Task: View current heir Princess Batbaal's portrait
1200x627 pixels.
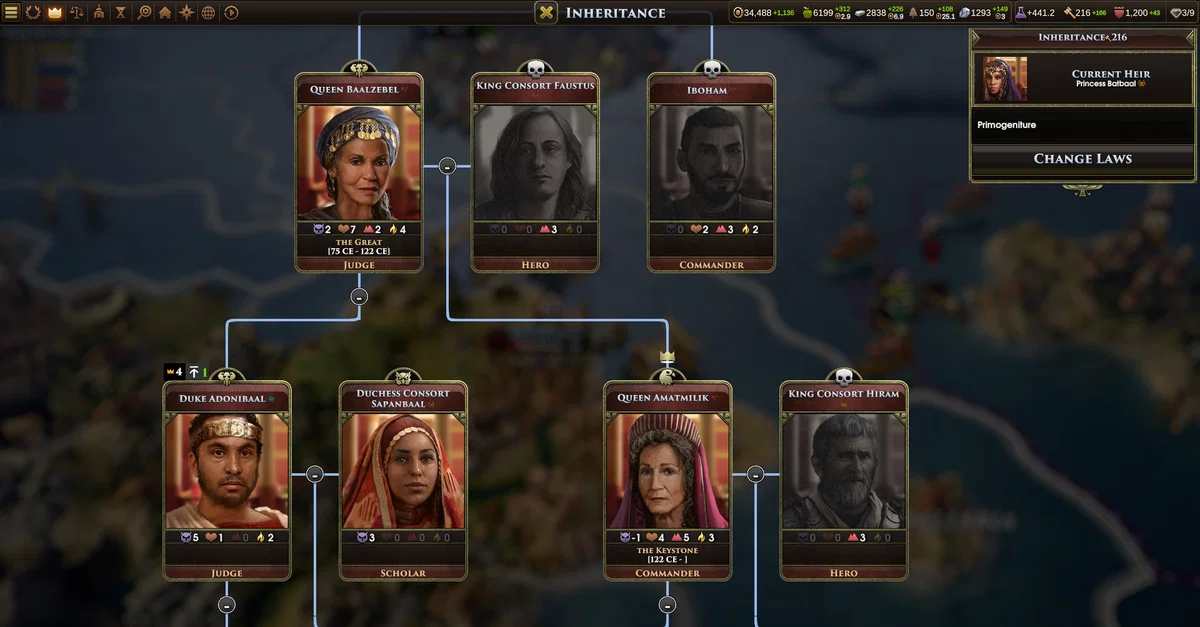Action: pyautogui.click(x=1005, y=80)
